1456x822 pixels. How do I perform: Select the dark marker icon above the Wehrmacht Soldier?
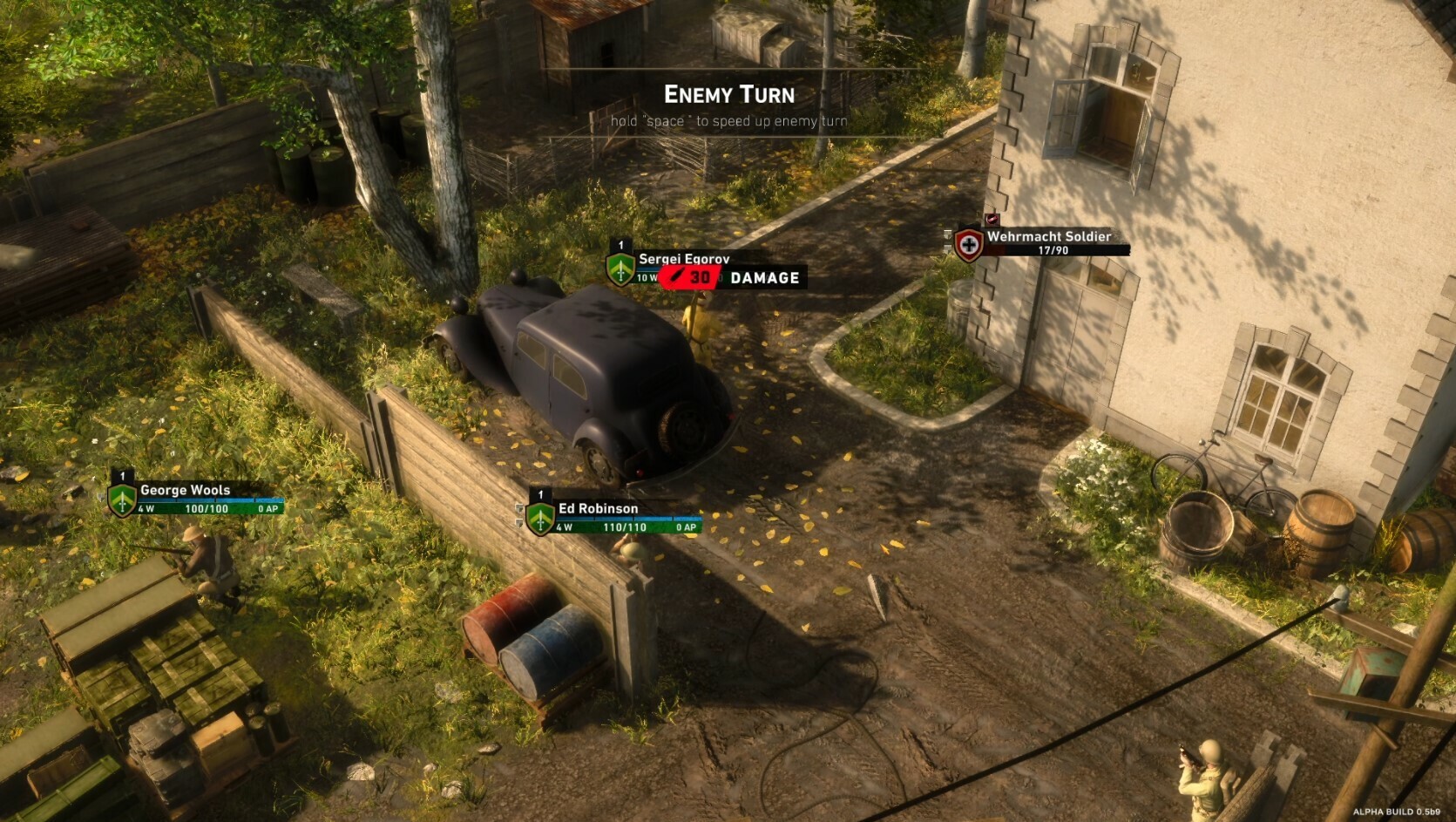pos(993,218)
